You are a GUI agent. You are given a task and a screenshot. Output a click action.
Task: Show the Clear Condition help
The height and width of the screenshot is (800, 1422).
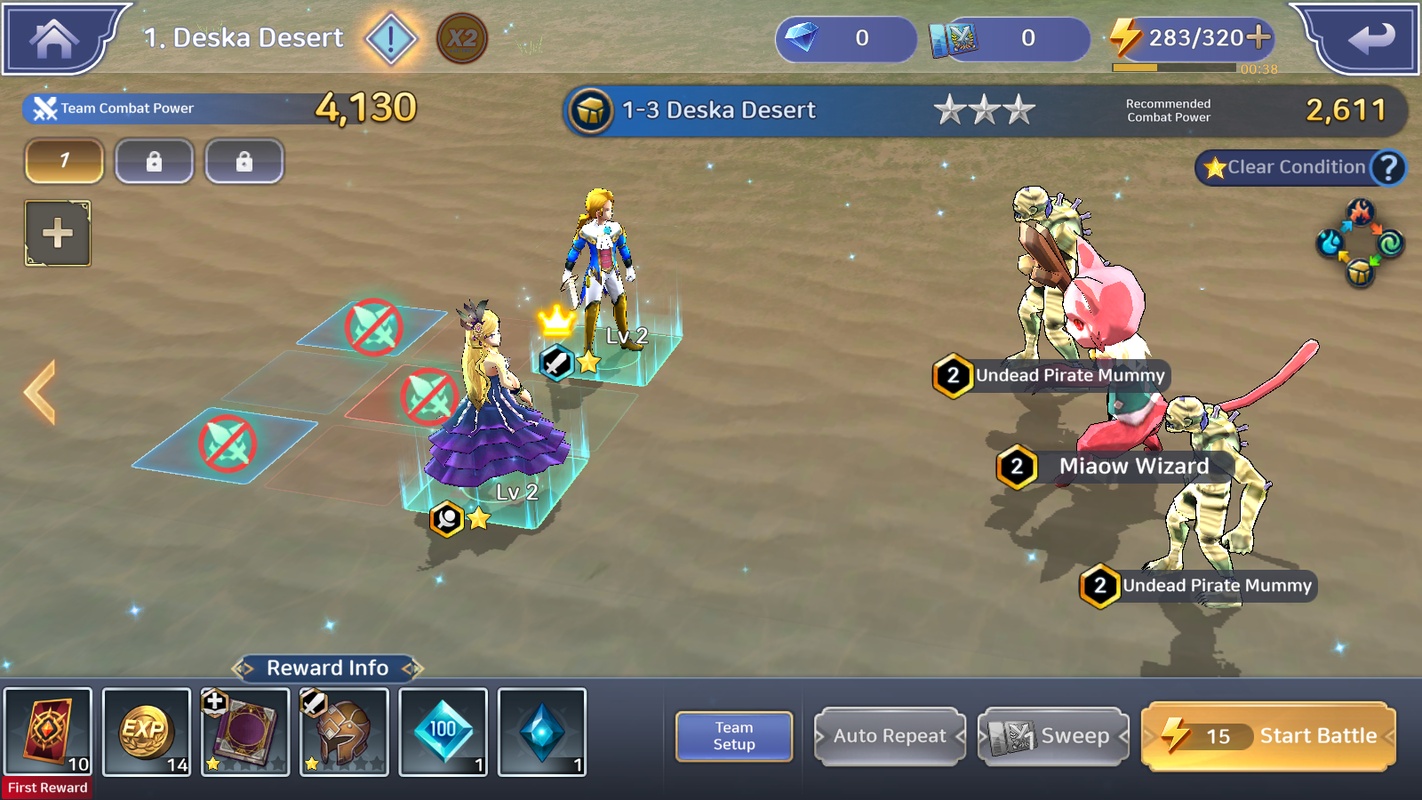[1388, 168]
